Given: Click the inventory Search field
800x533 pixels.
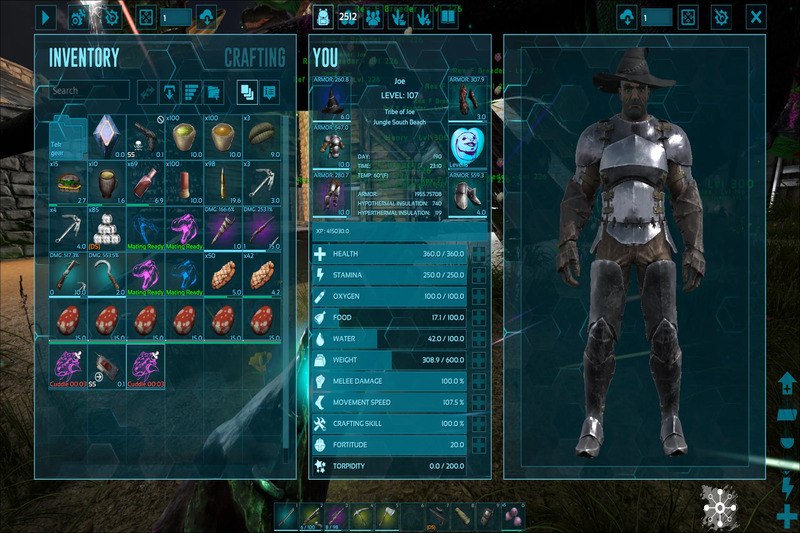Looking at the screenshot, I should (x=90, y=91).
